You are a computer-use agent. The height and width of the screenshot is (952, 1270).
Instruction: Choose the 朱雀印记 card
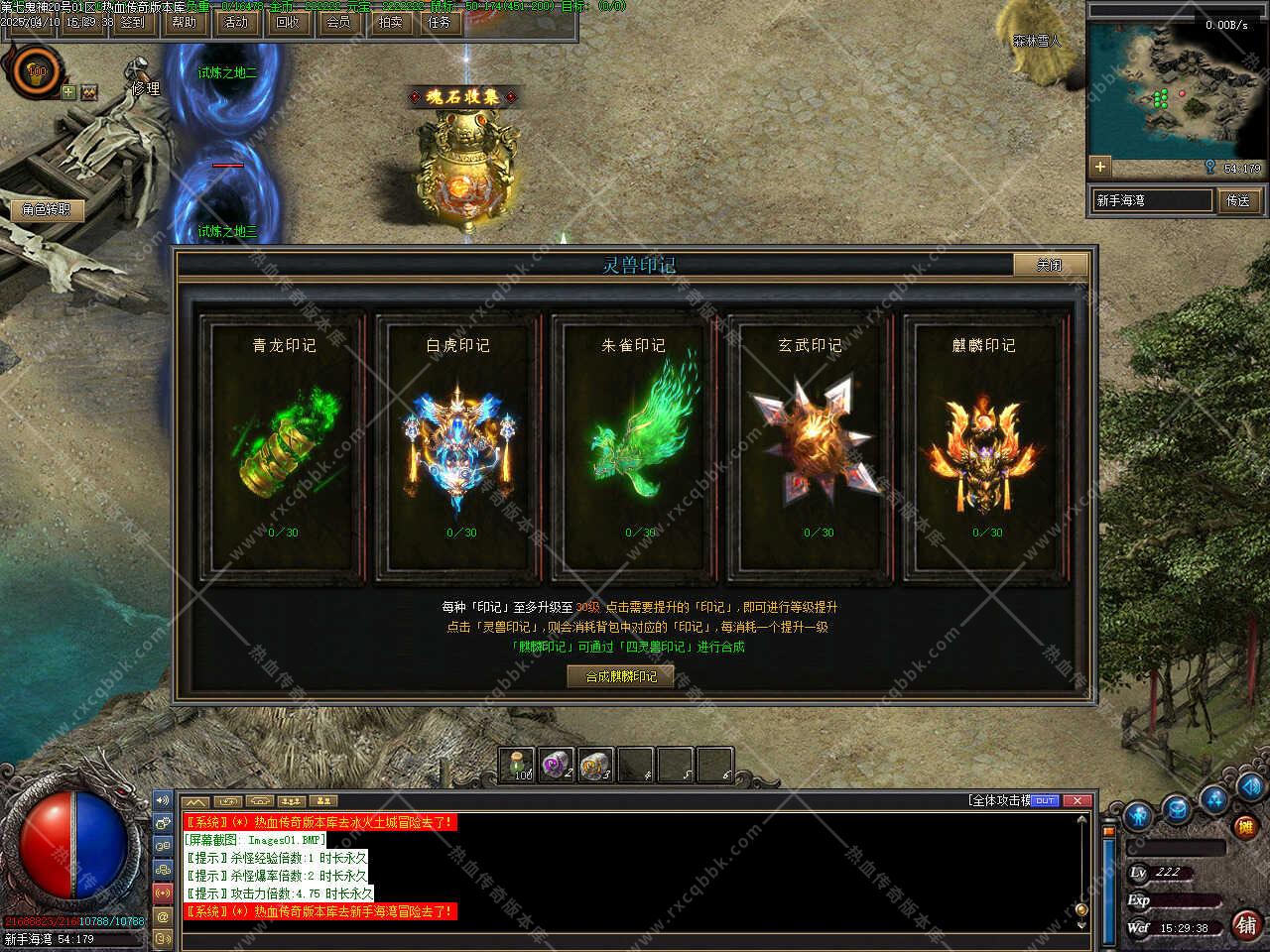click(634, 444)
